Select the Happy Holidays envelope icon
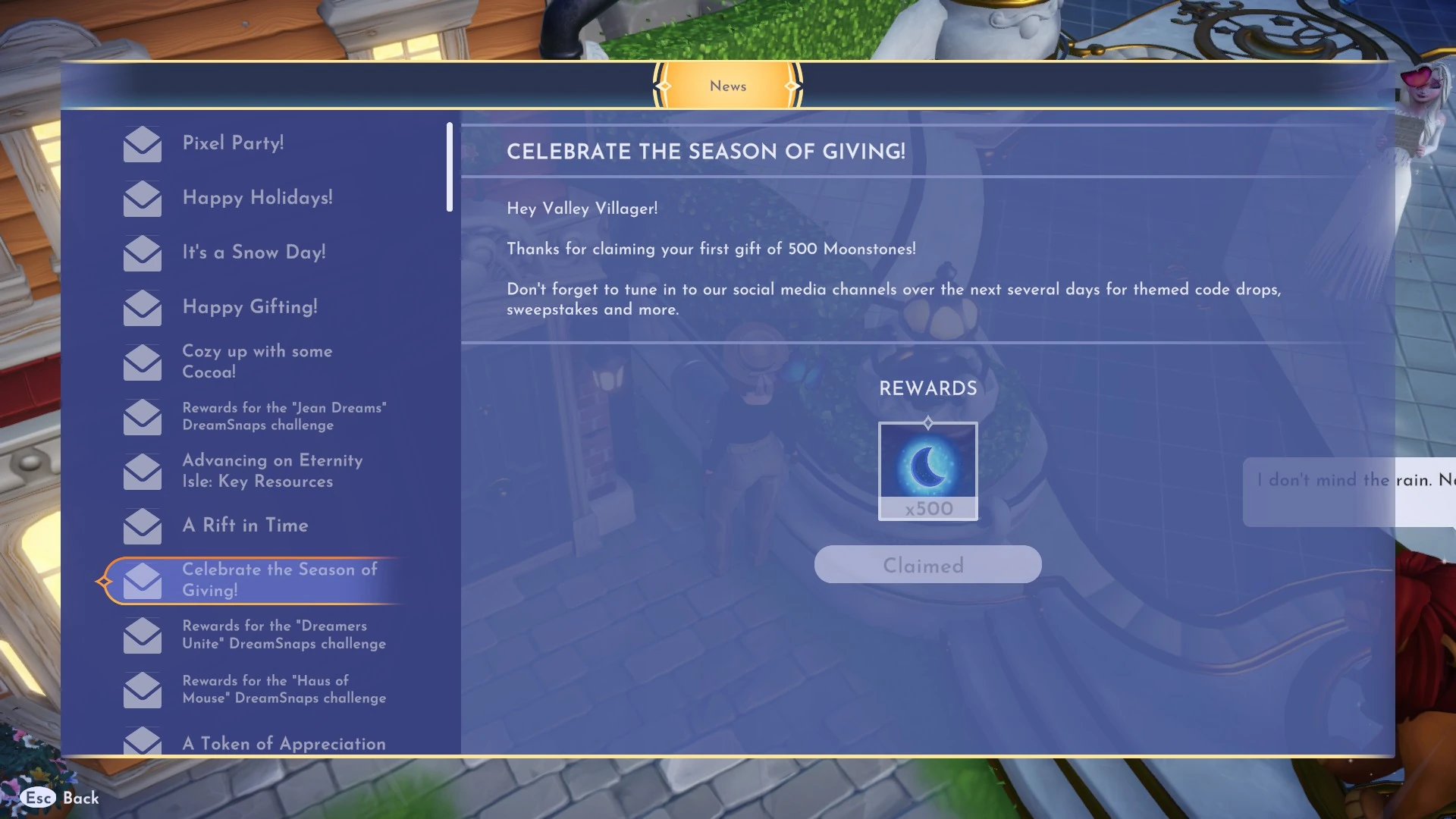This screenshot has height=819, width=1456. 142,199
